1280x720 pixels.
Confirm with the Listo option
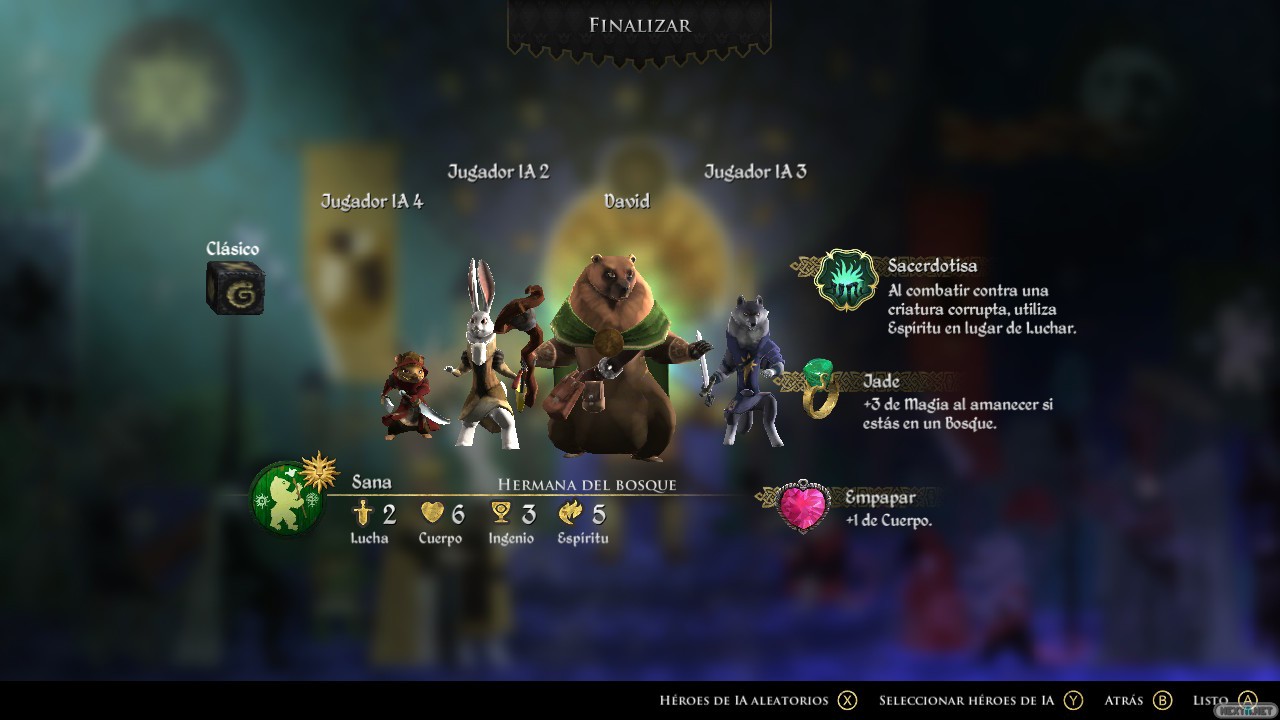(1224, 700)
